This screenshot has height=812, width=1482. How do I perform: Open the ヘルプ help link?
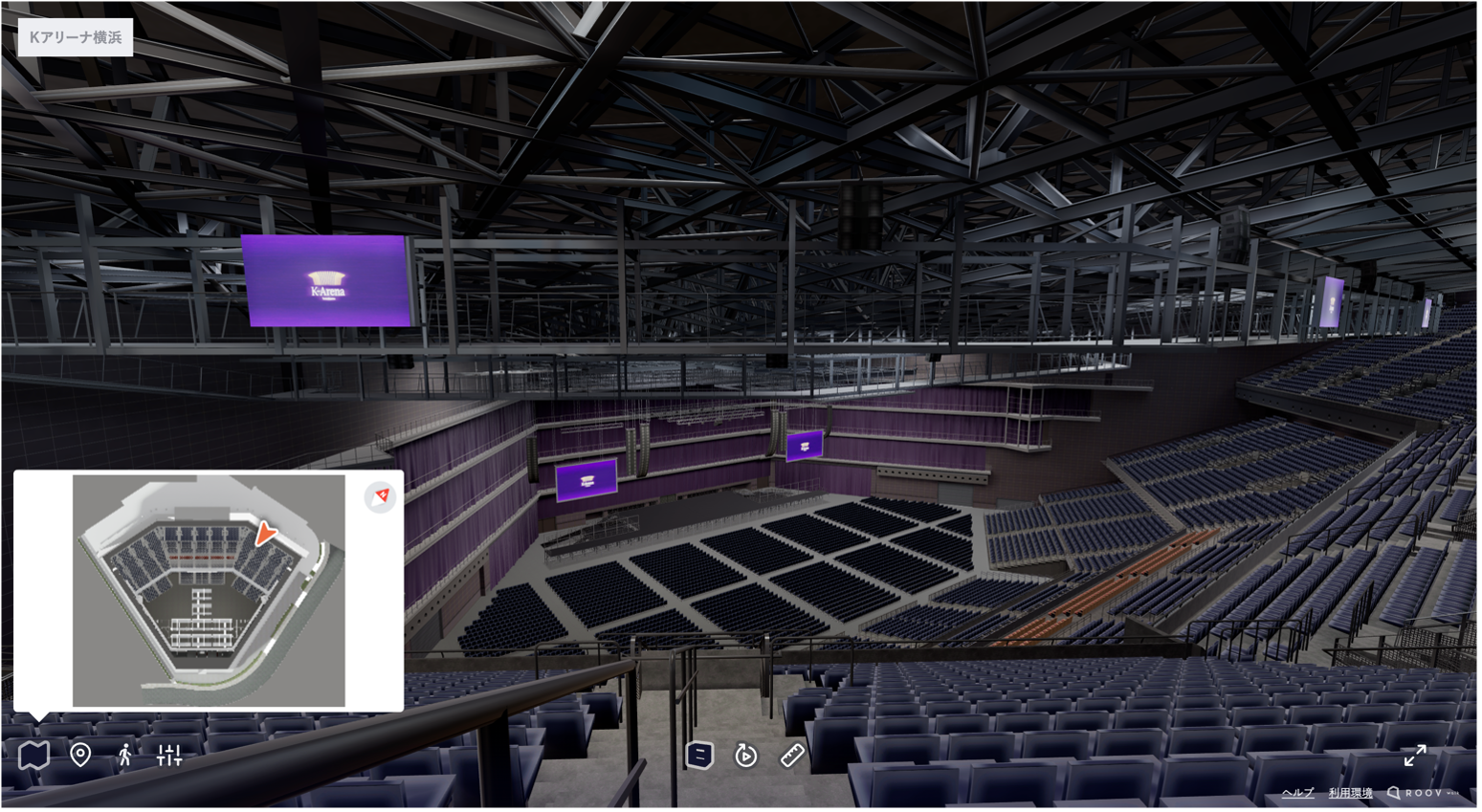click(1296, 793)
